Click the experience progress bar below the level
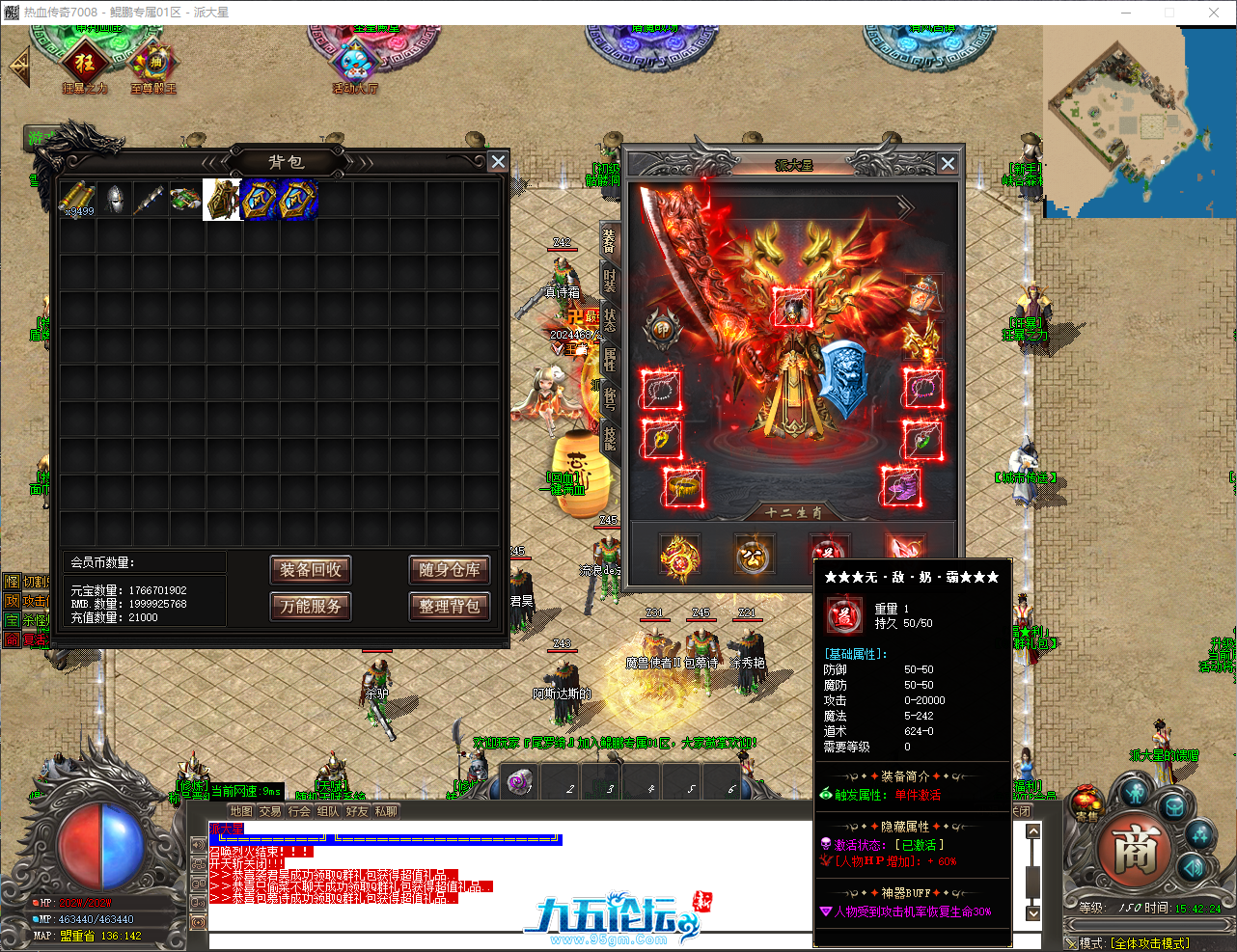The image size is (1237, 952). (x=1148, y=925)
